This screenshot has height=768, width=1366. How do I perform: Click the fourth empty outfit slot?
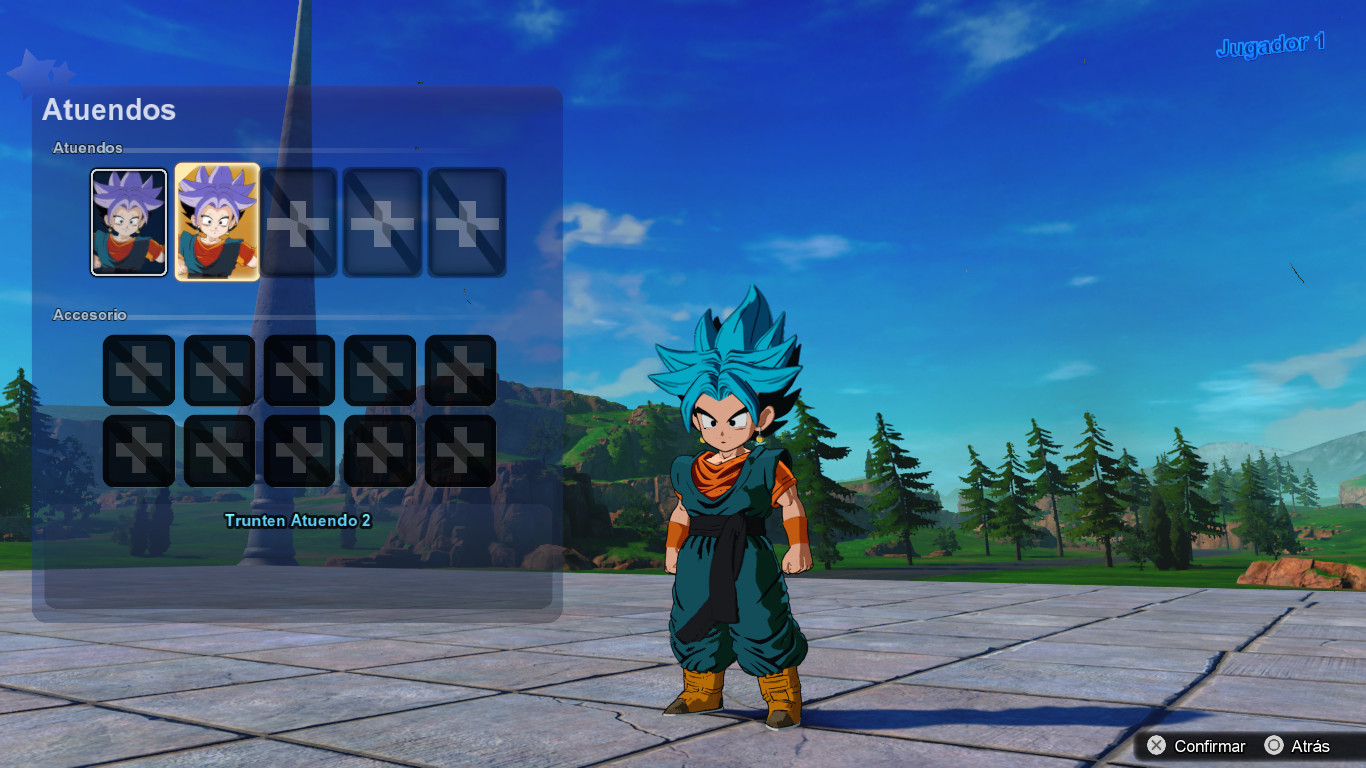pos(381,221)
